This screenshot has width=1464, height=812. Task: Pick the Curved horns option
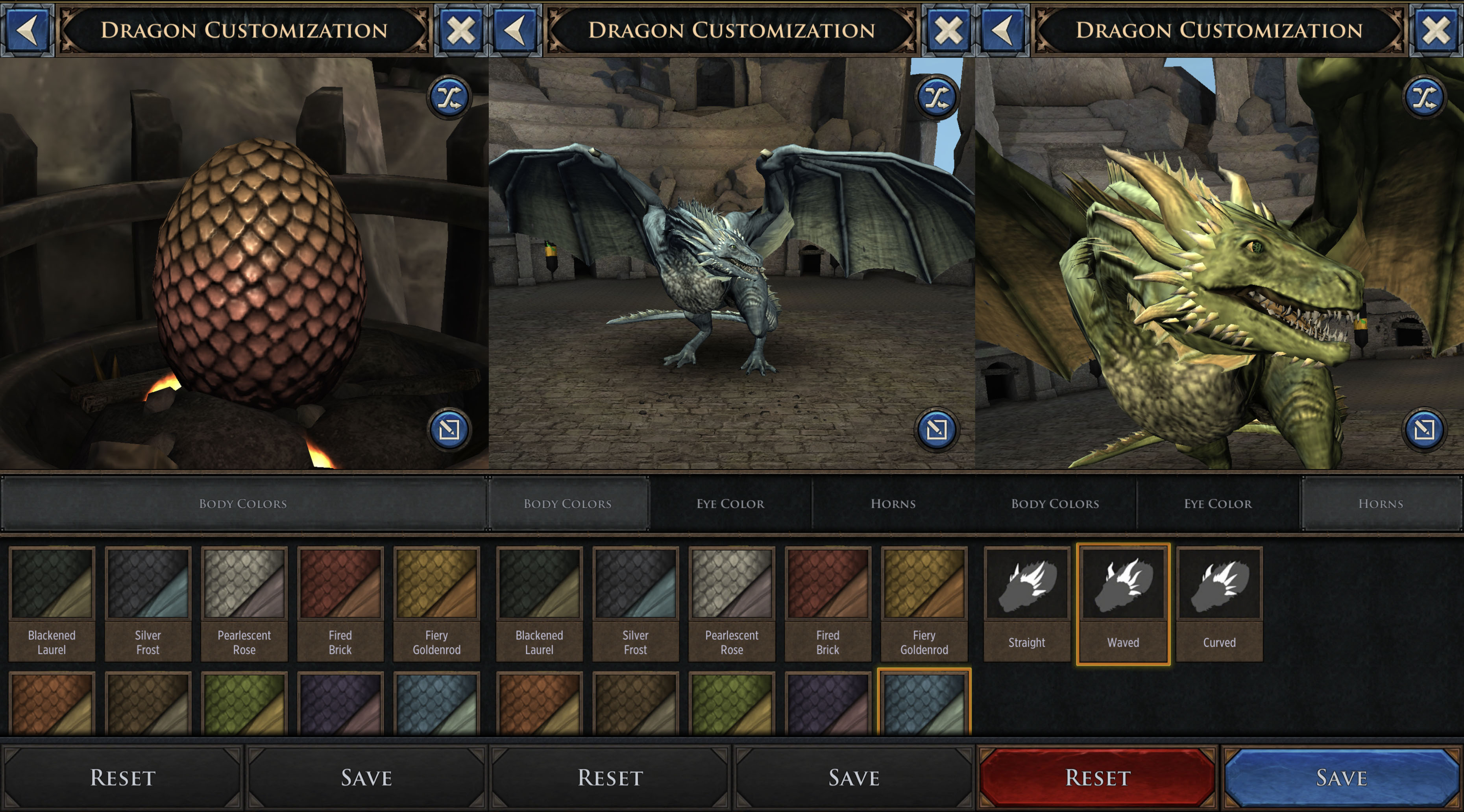click(1219, 603)
